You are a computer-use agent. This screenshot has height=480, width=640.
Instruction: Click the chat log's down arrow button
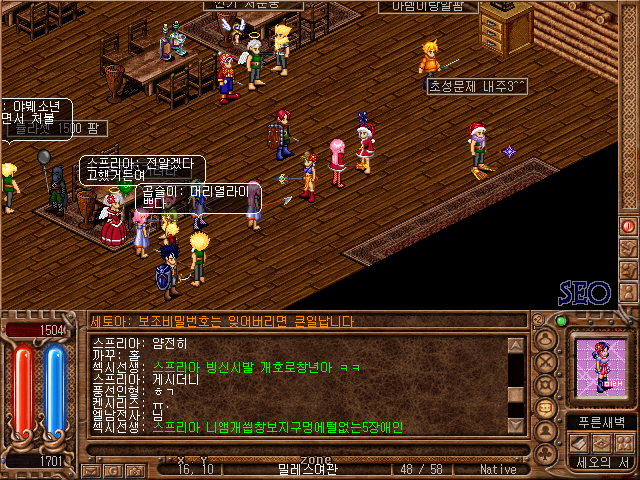(516, 425)
